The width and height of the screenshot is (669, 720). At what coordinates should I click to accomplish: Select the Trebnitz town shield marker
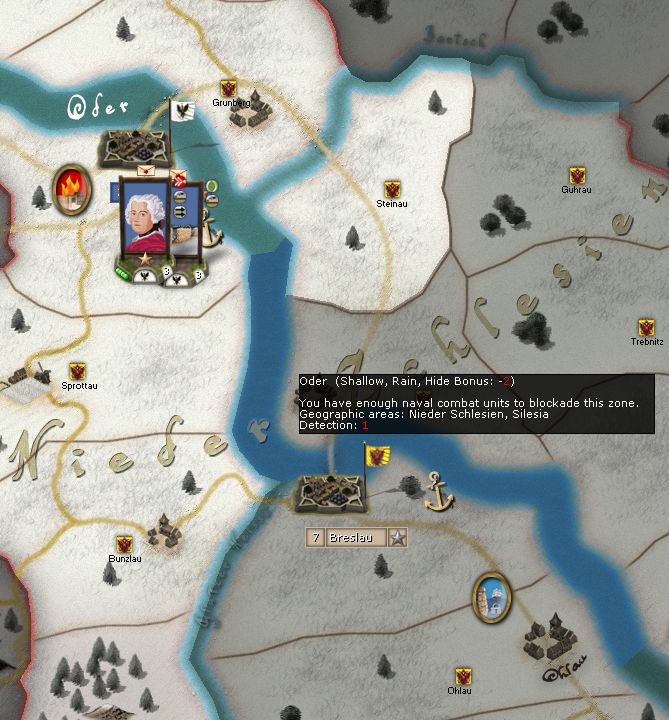pyautogui.click(x=646, y=327)
